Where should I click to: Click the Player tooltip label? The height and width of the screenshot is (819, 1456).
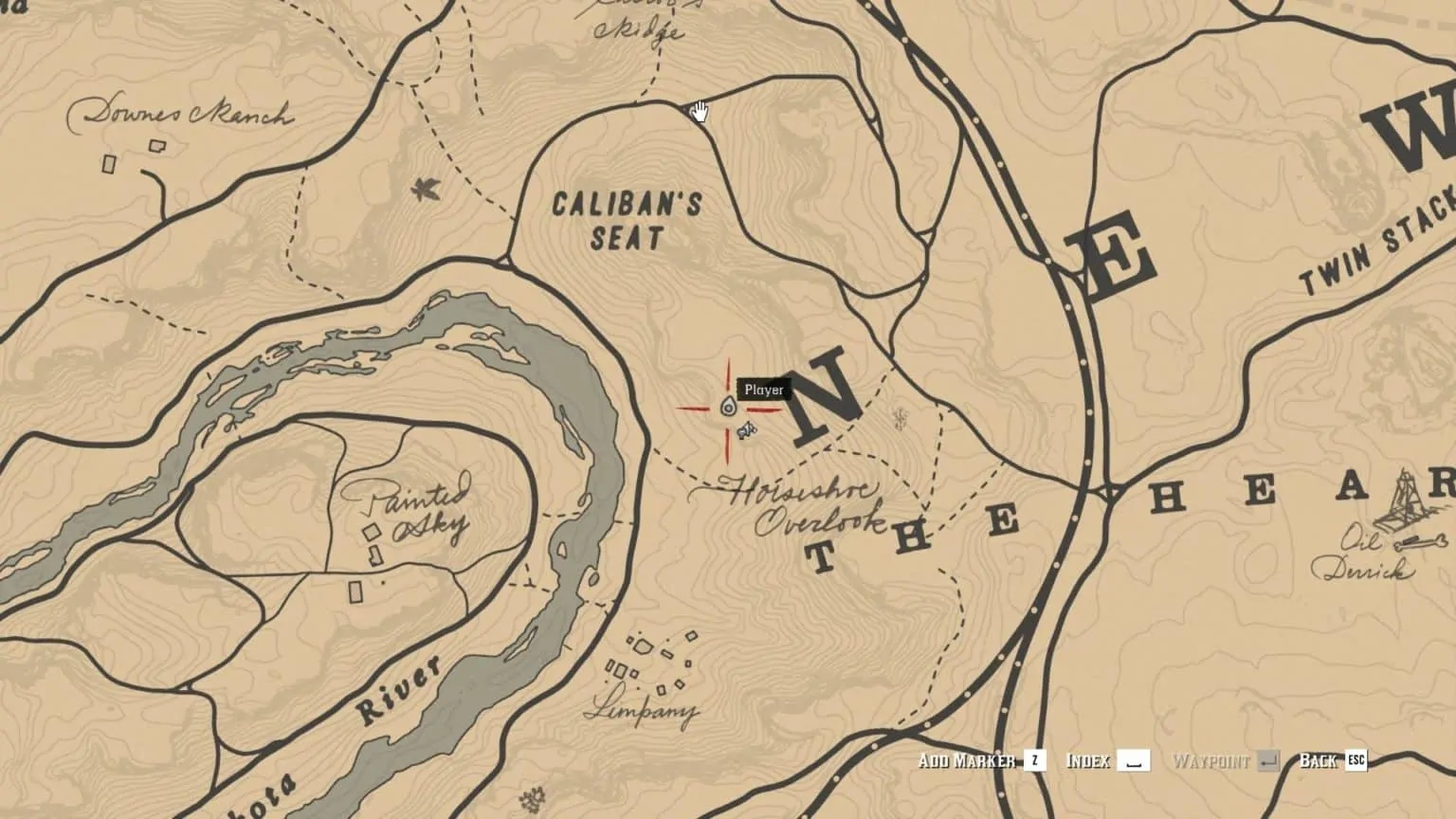coord(763,389)
